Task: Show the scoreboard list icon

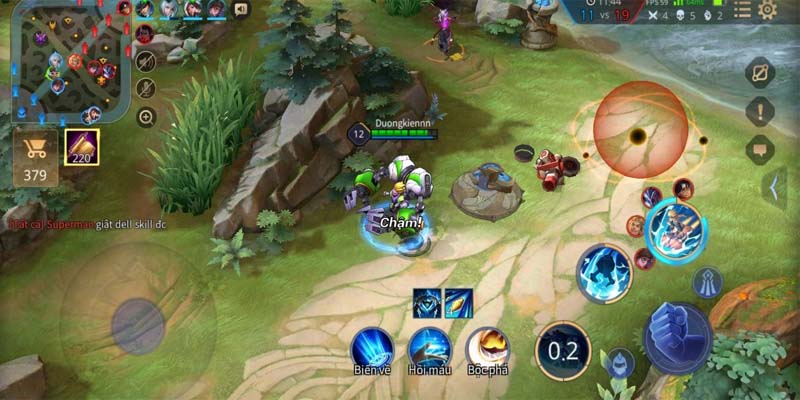Action: [x=742, y=10]
